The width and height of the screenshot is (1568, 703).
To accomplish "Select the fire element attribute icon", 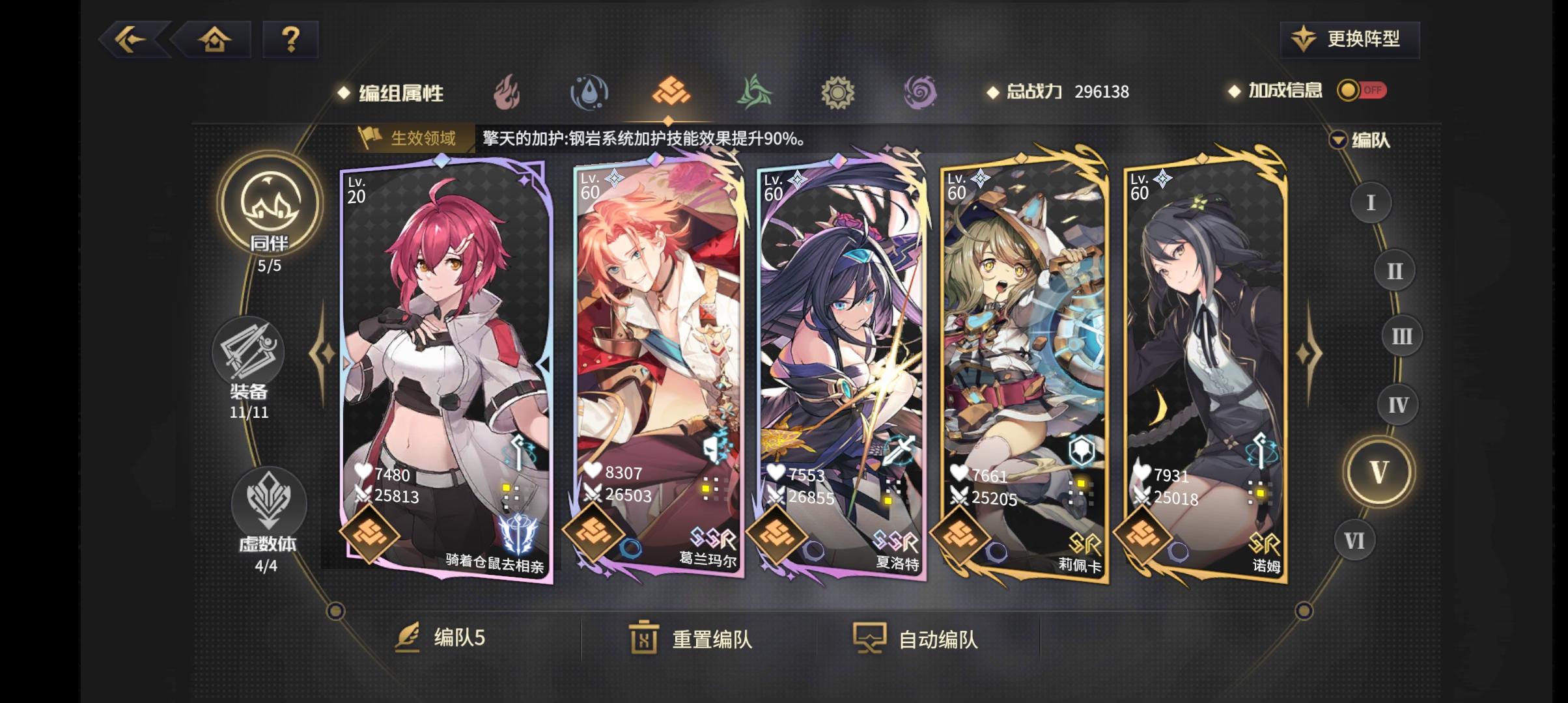I will [507, 93].
